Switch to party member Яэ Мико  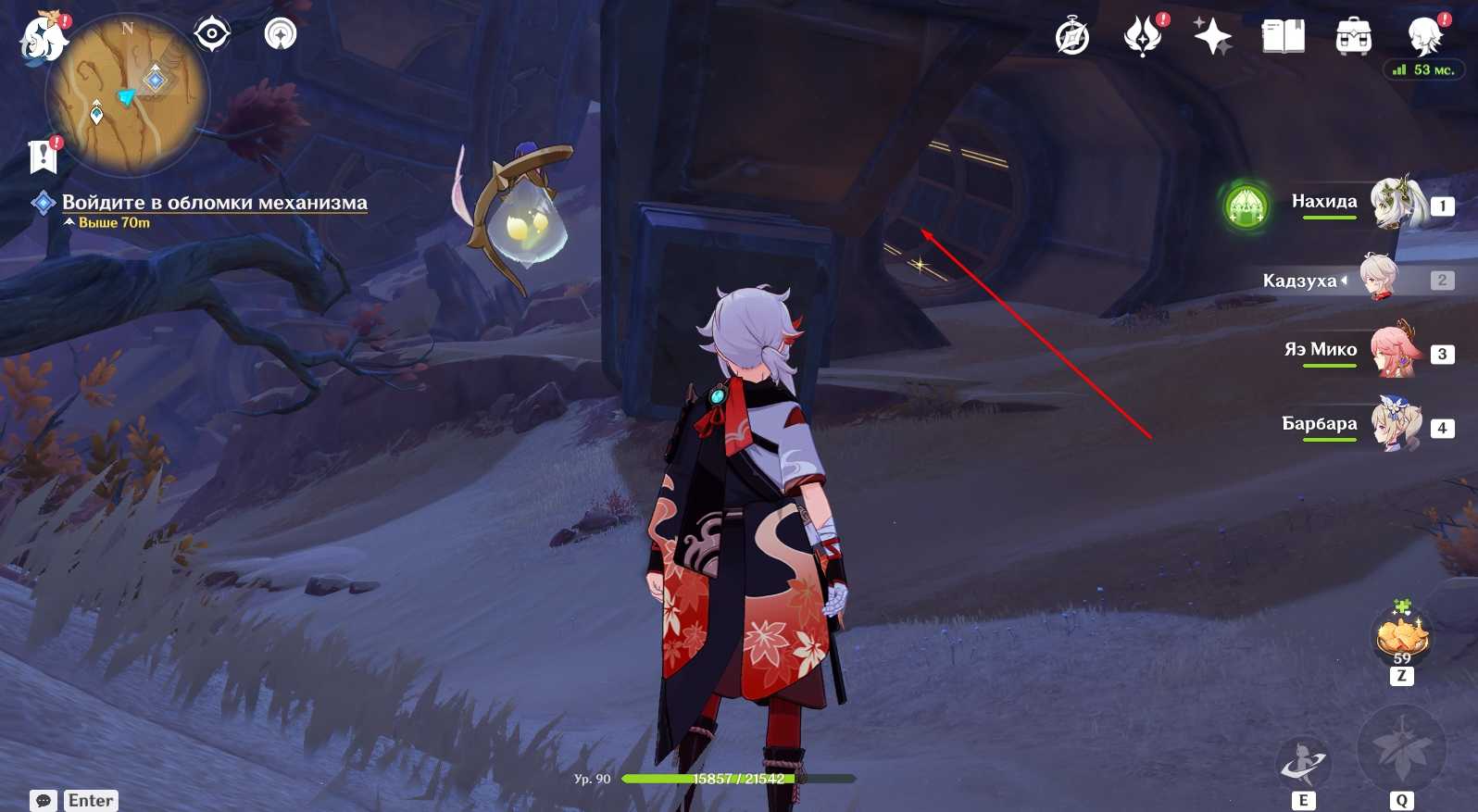[x=1394, y=351]
